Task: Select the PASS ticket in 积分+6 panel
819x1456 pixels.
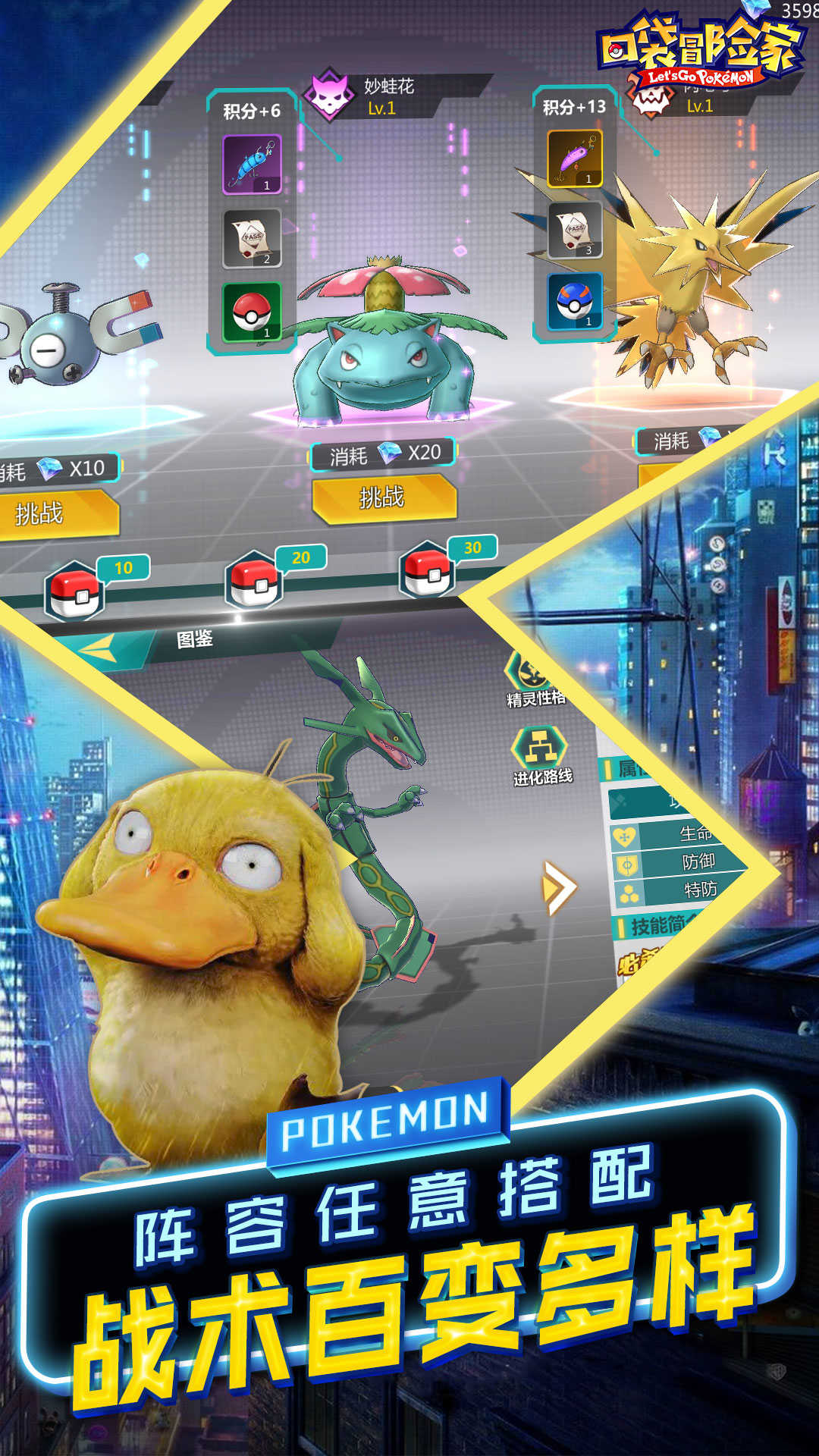Action: [252, 238]
